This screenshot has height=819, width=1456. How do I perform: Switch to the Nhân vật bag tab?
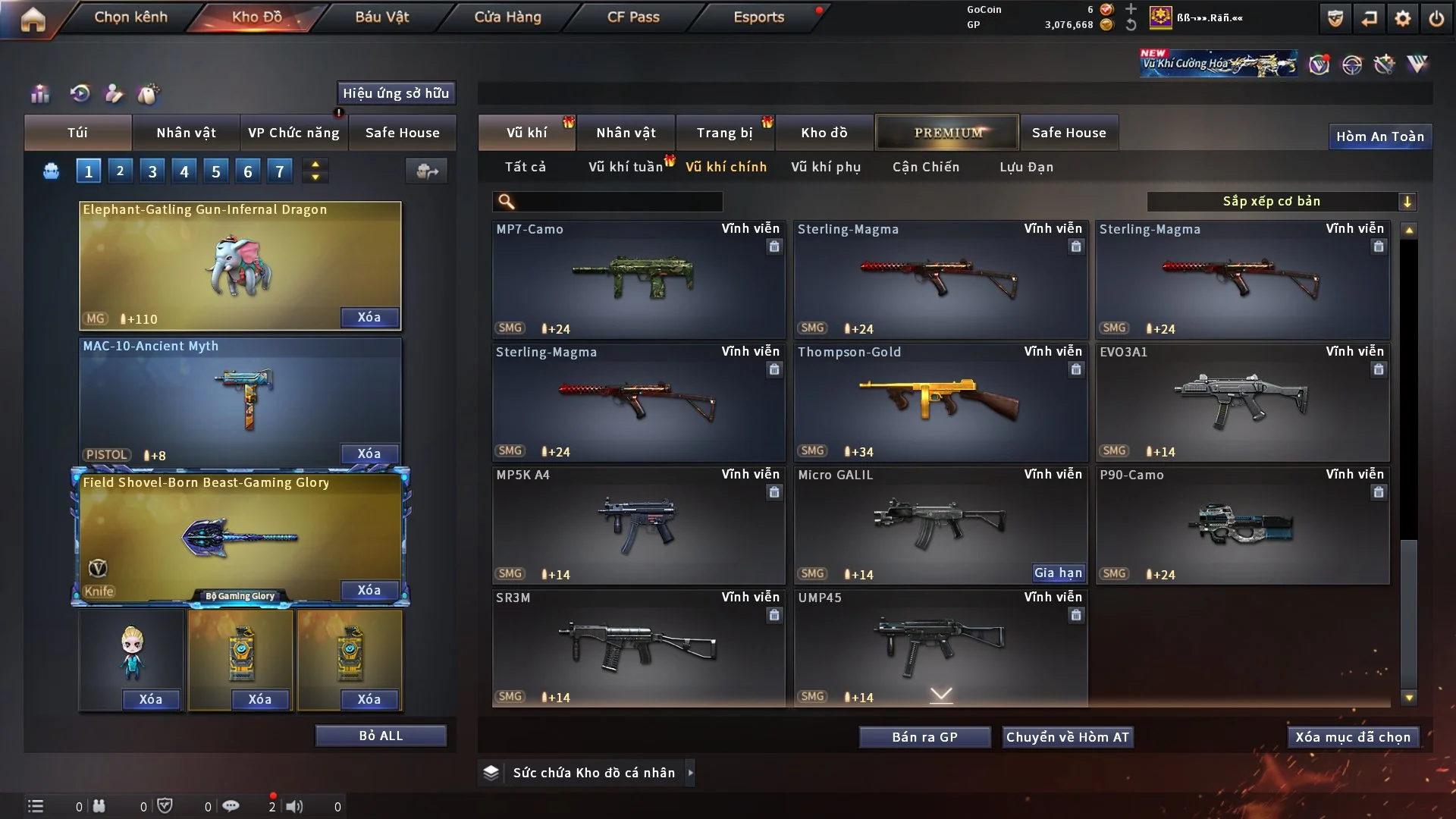click(x=186, y=133)
